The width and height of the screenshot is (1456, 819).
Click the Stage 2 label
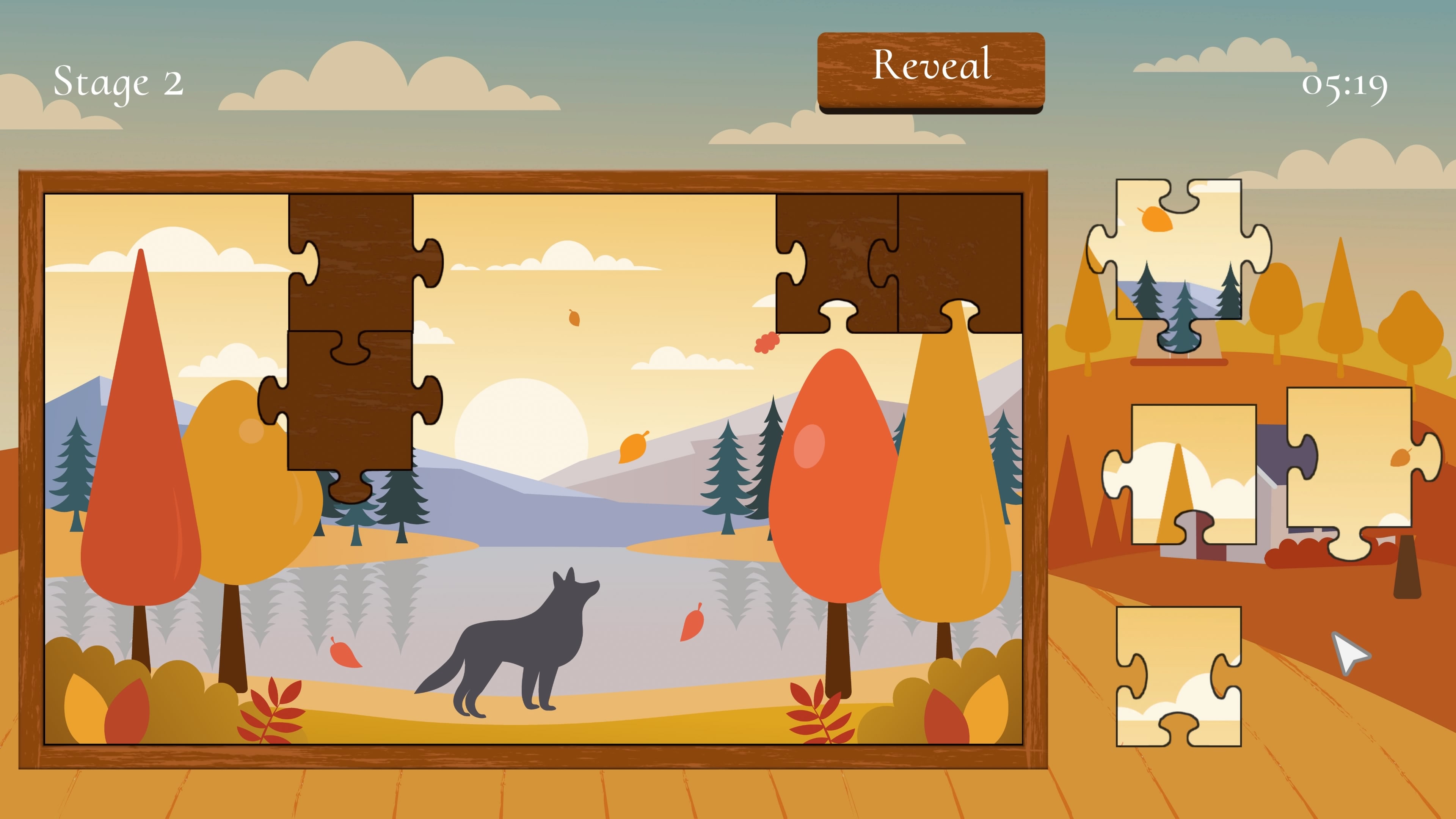click(119, 82)
